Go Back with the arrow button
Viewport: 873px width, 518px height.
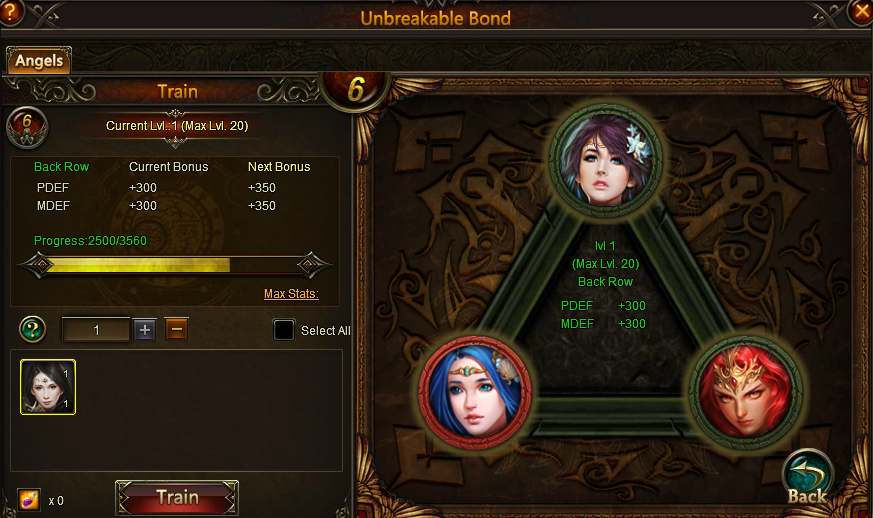(x=806, y=479)
